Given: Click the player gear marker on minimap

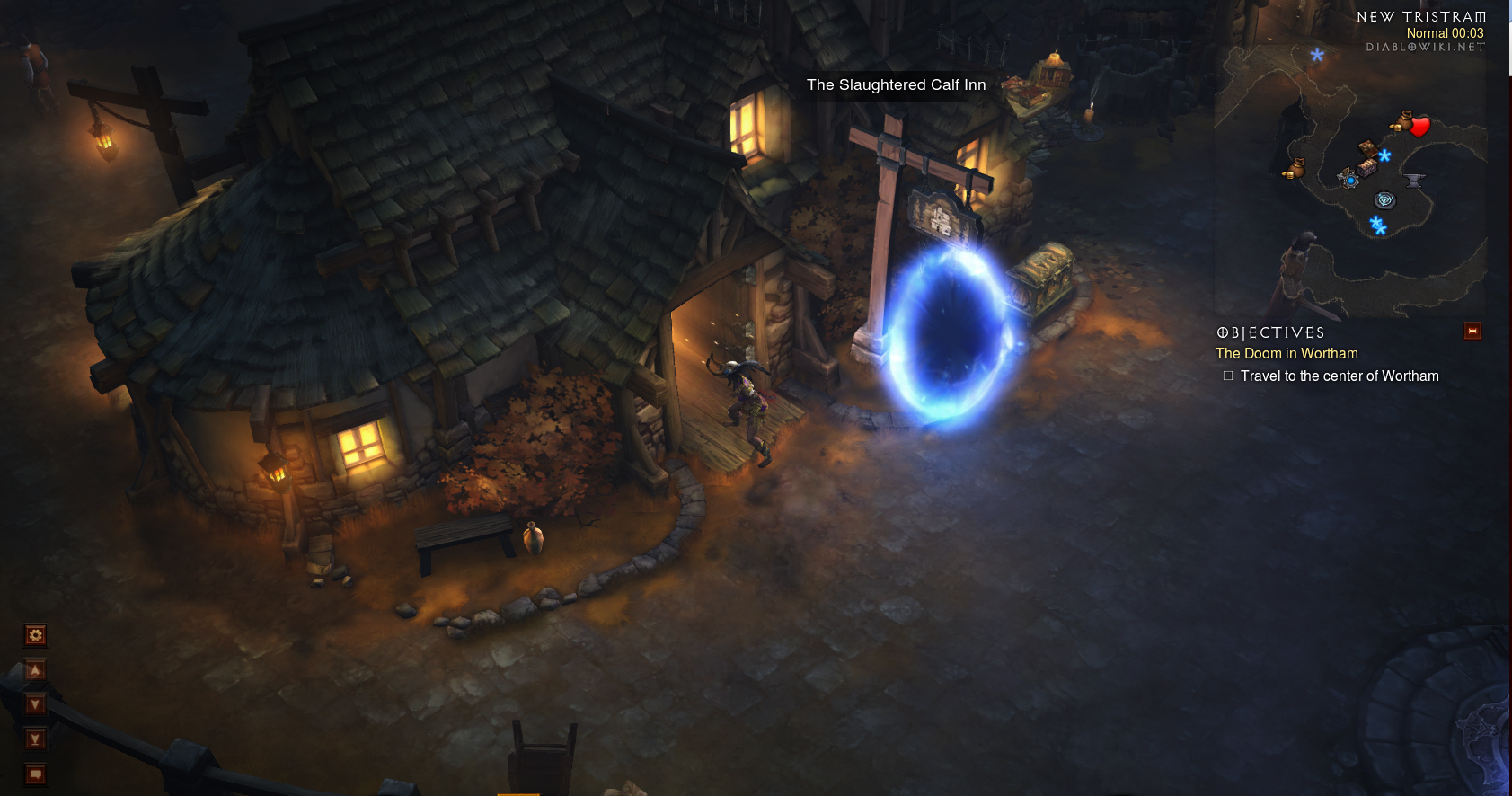Looking at the screenshot, I should (1349, 180).
